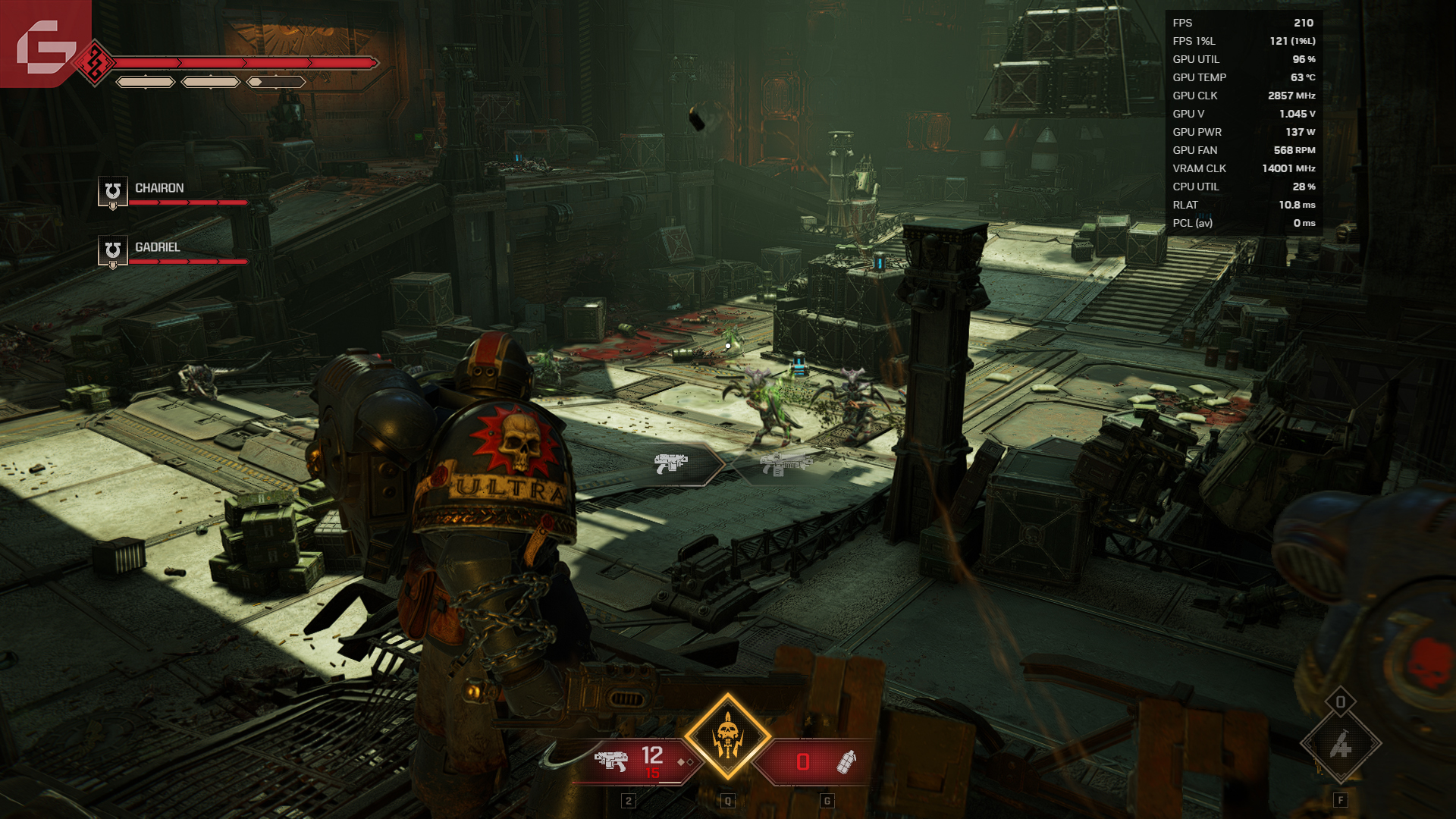Image resolution: width=1456 pixels, height=819 pixels.
Task: Choose the faded bolt rifle weapon option
Action: point(786,463)
